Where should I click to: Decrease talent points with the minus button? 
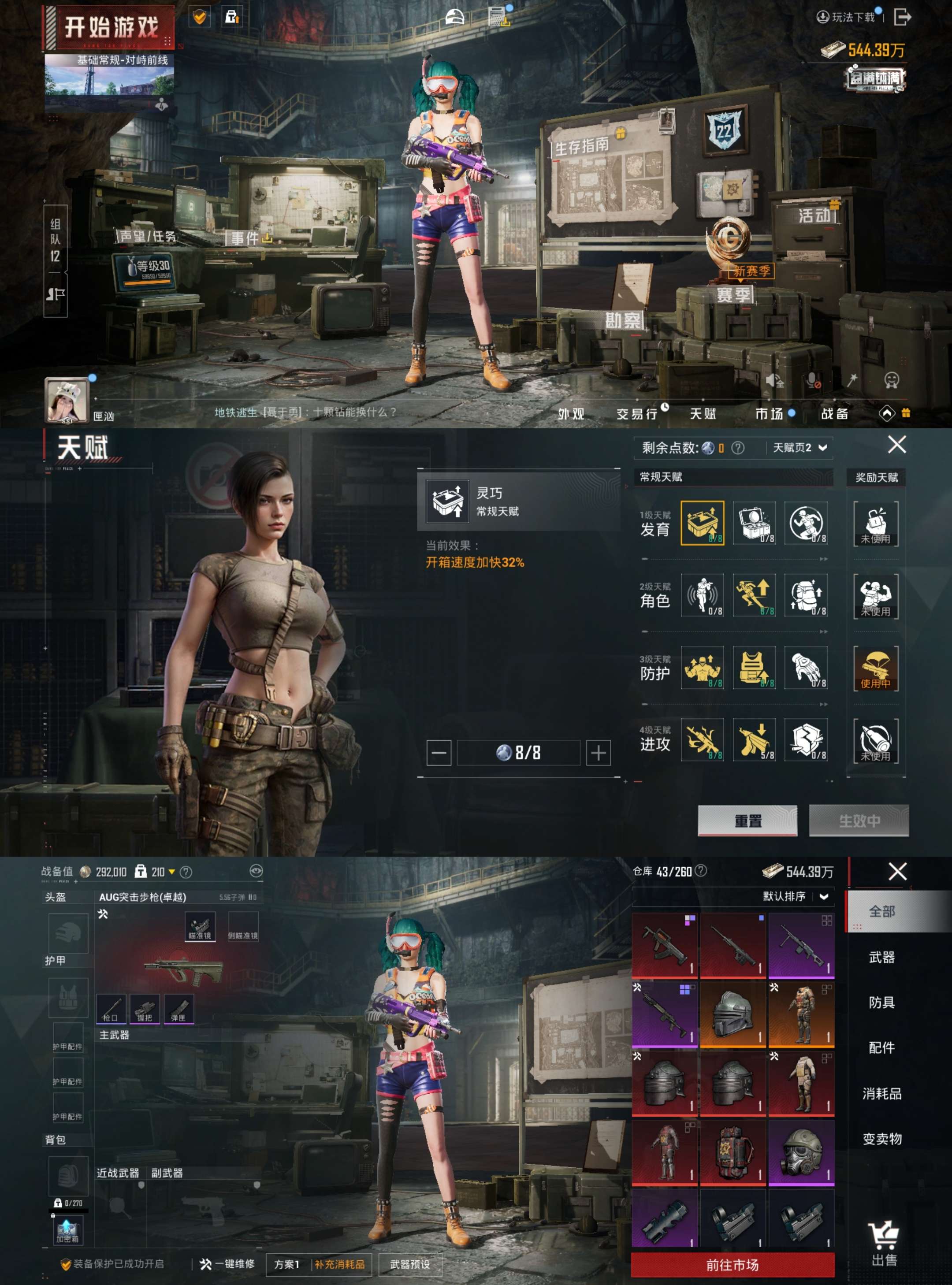[439, 753]
